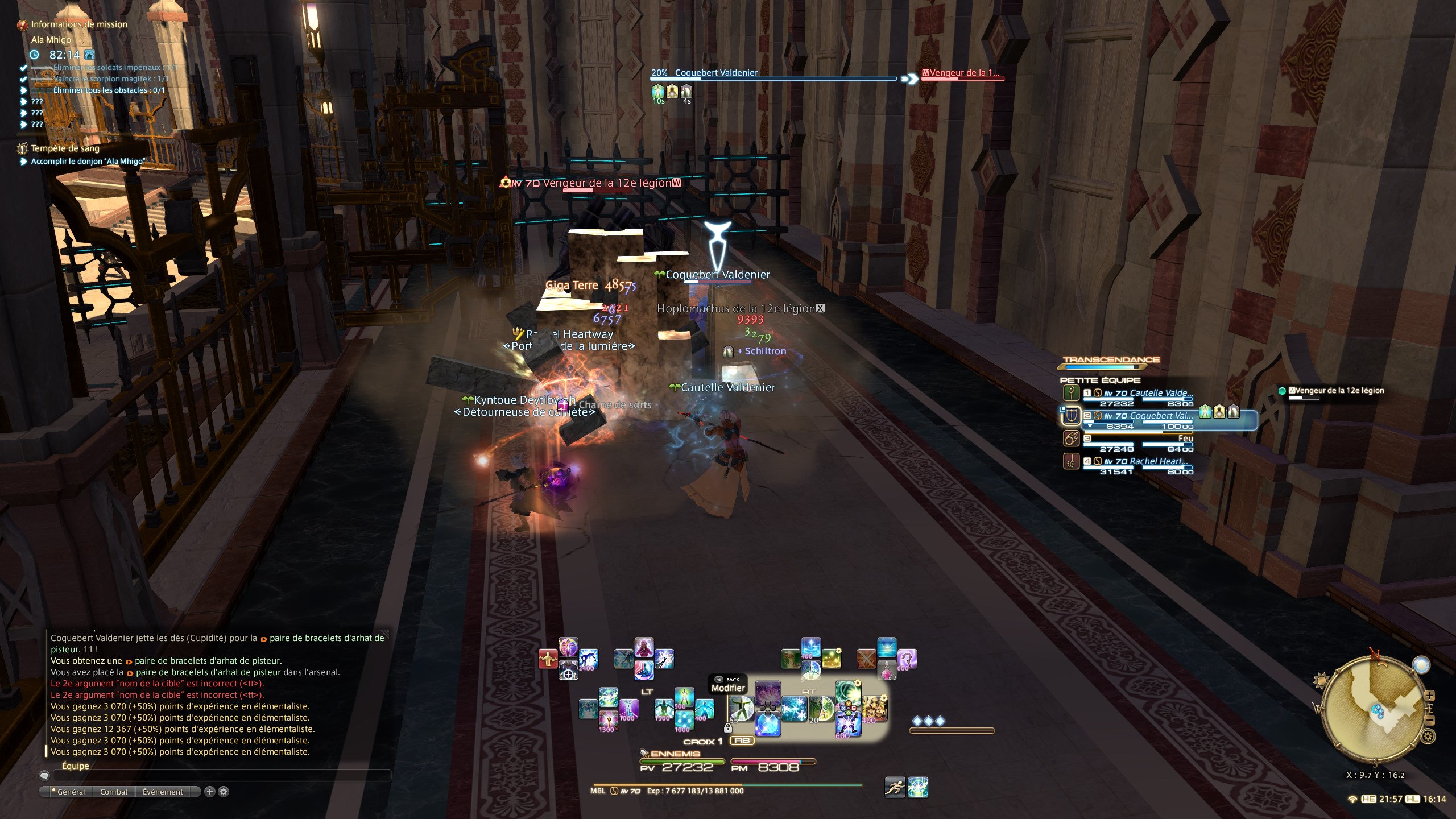Select party member Rachel Heartway
1456x819 pixels.
pyautogui.click(x=1155, y=461)
